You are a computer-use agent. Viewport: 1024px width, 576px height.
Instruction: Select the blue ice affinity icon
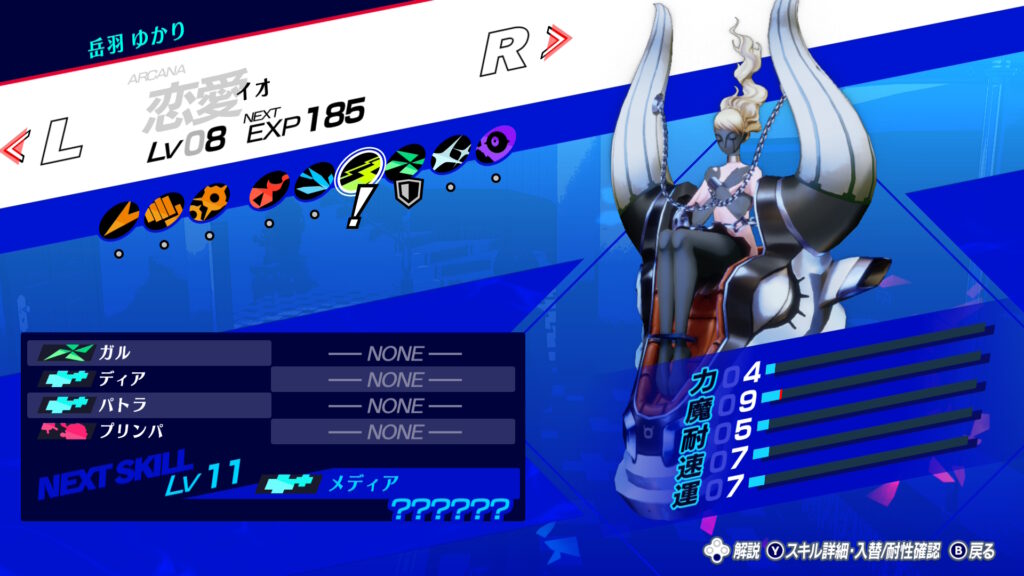click(x=315, y=180)
